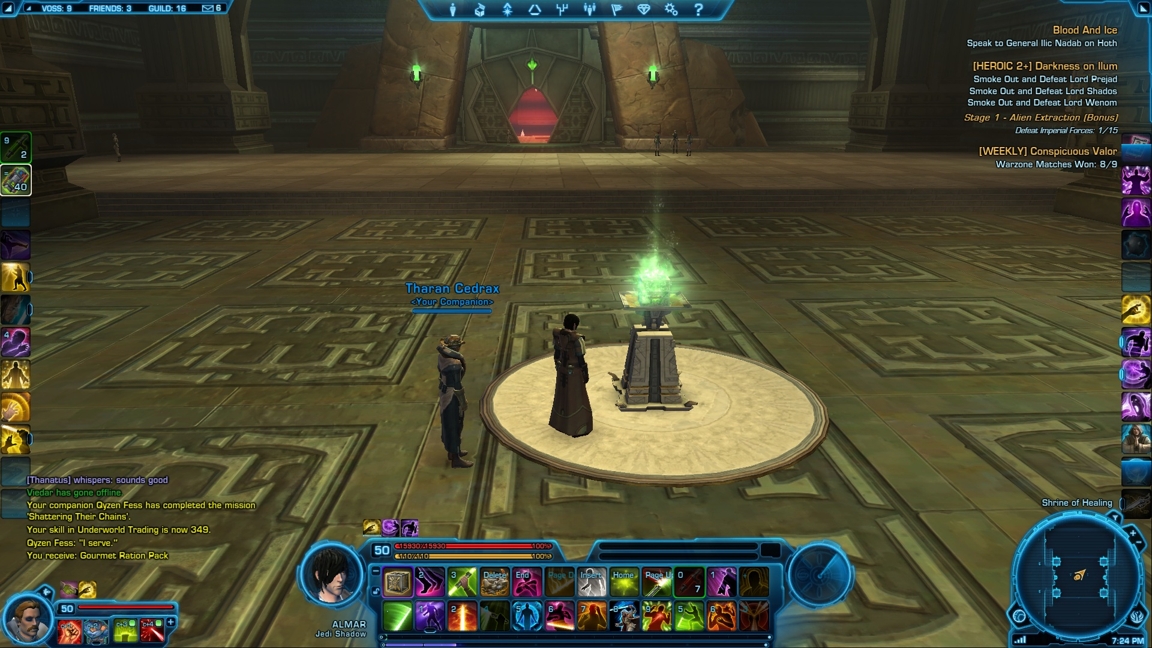Image resolution: width=1152 pixels, height=648 pixels.
Task: Click Tharan Cedrax companion portrait
Action: [x=27, y=620]
